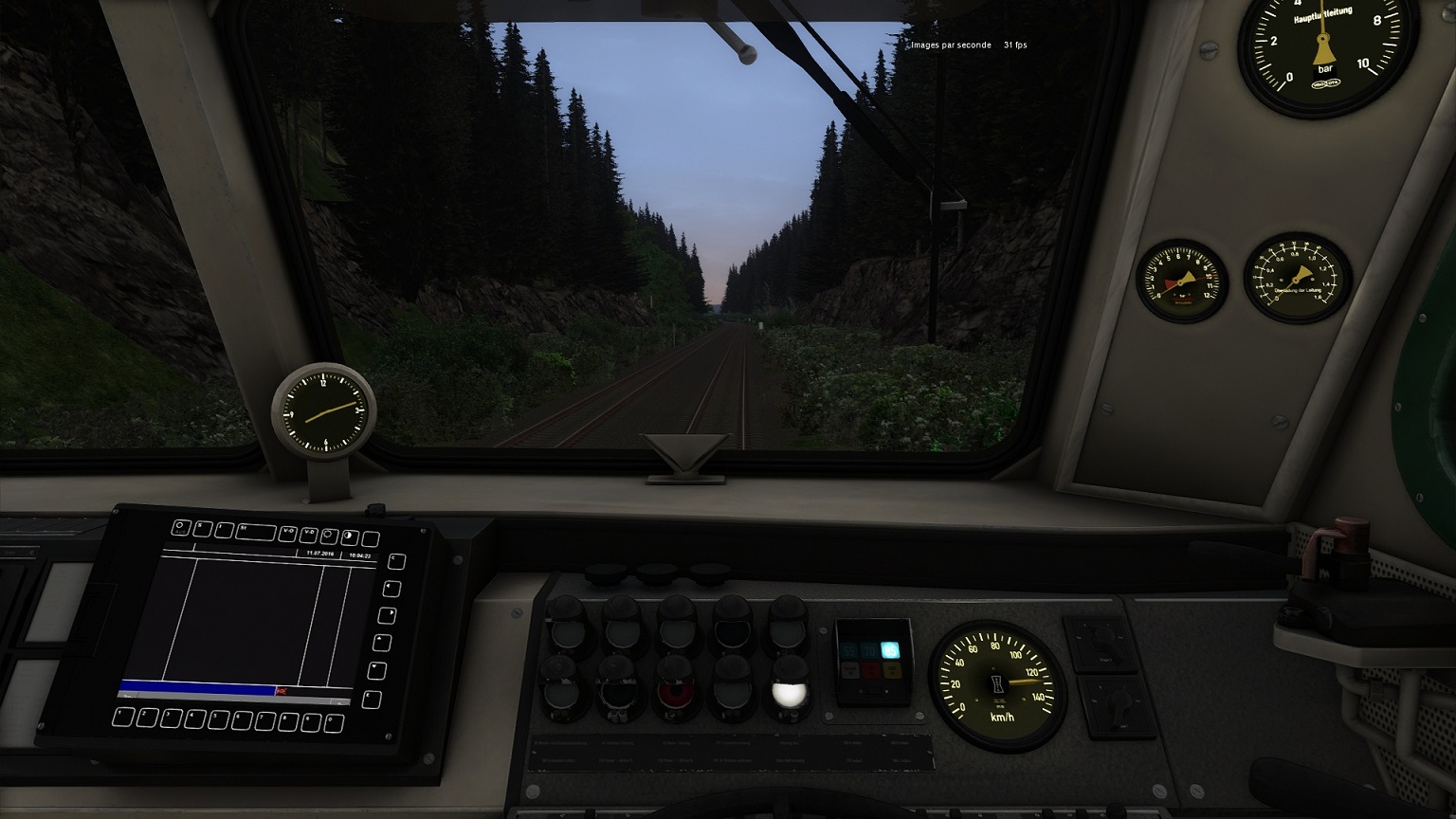
Task: Push the red dashboard push button
Action: (x=677, y=692)
